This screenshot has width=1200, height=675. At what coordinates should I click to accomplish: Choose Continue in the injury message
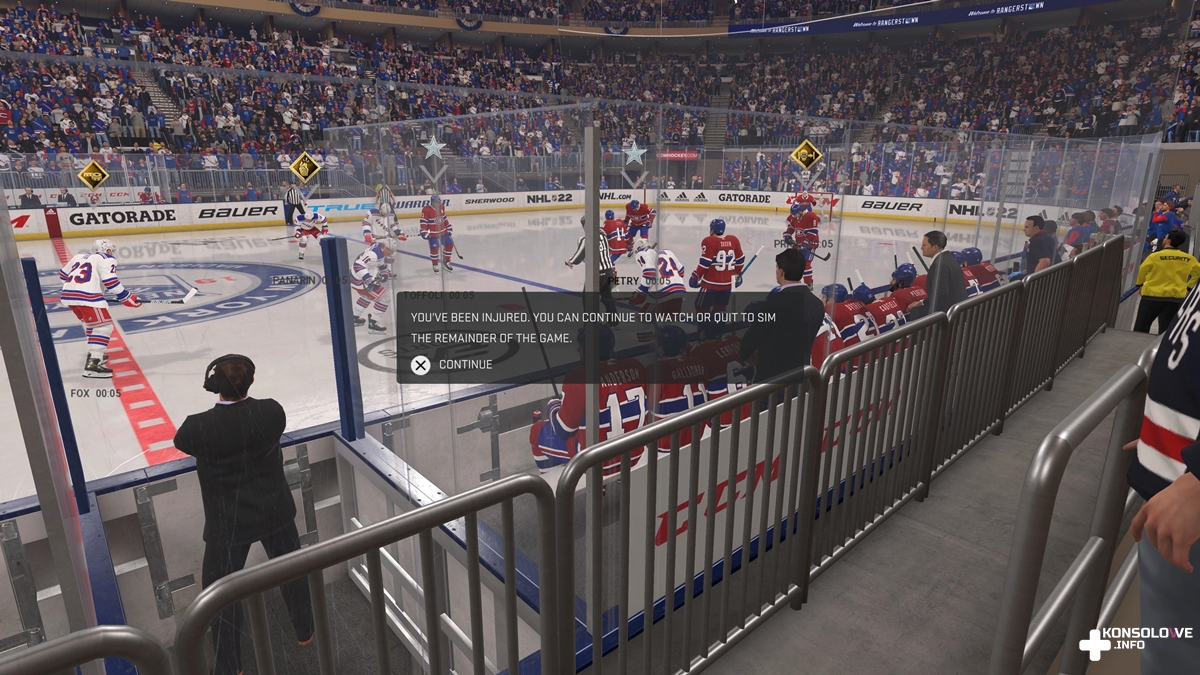pos(452,365)
